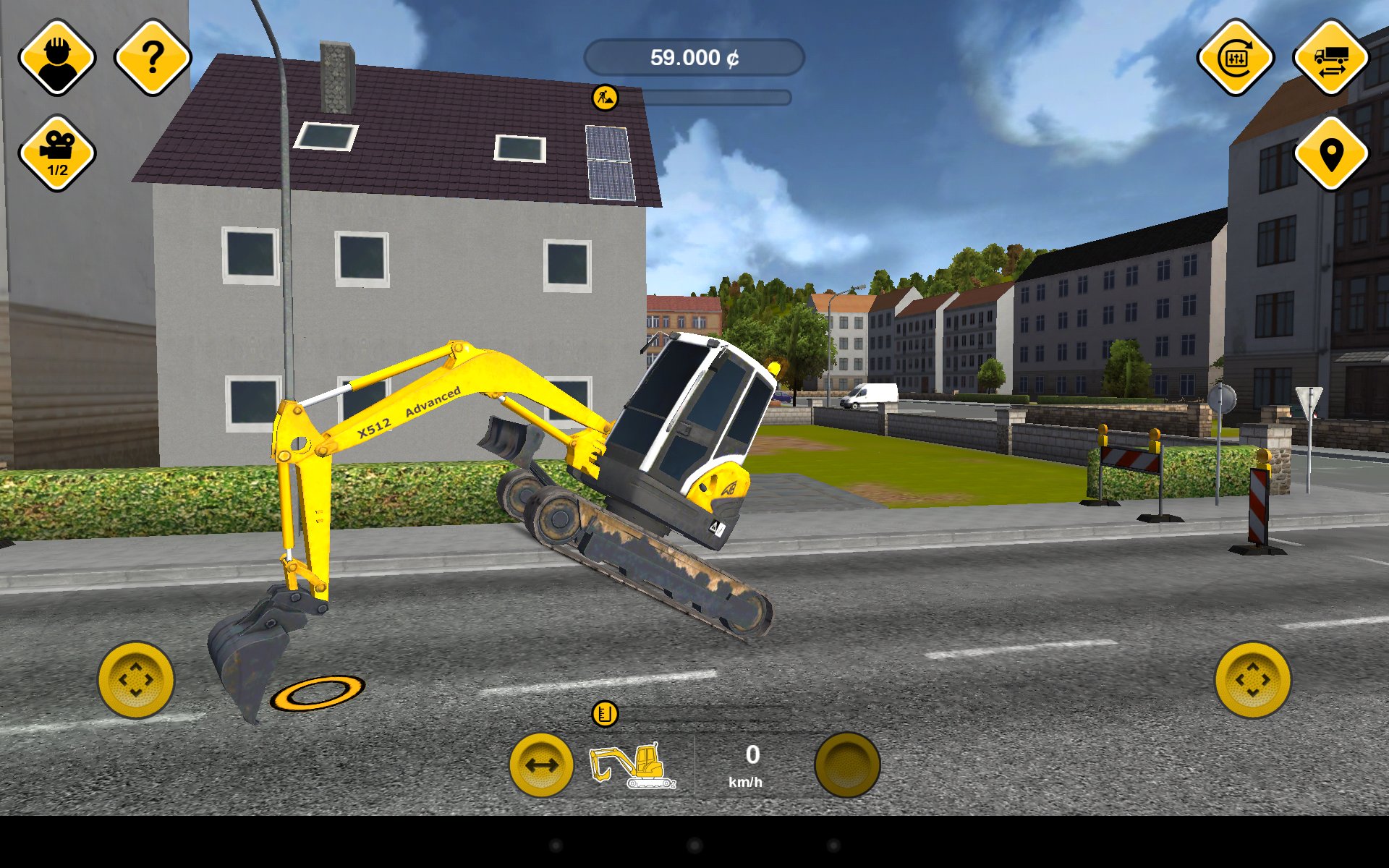
Task: Toggle the double-arrow control mode button
Action: [x=541, y=765]
